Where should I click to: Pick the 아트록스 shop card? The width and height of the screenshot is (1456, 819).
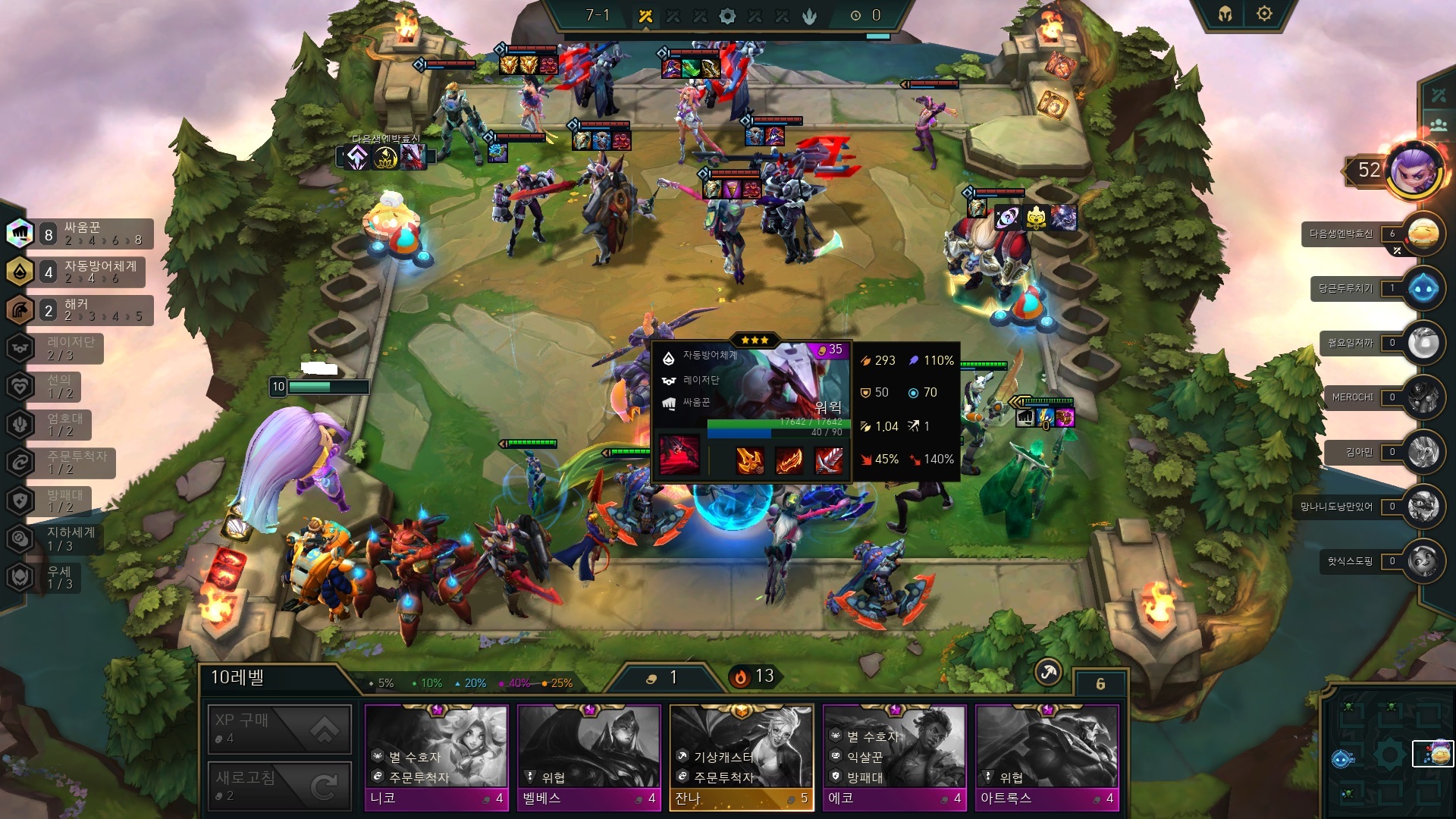(x=1046, y=757)
